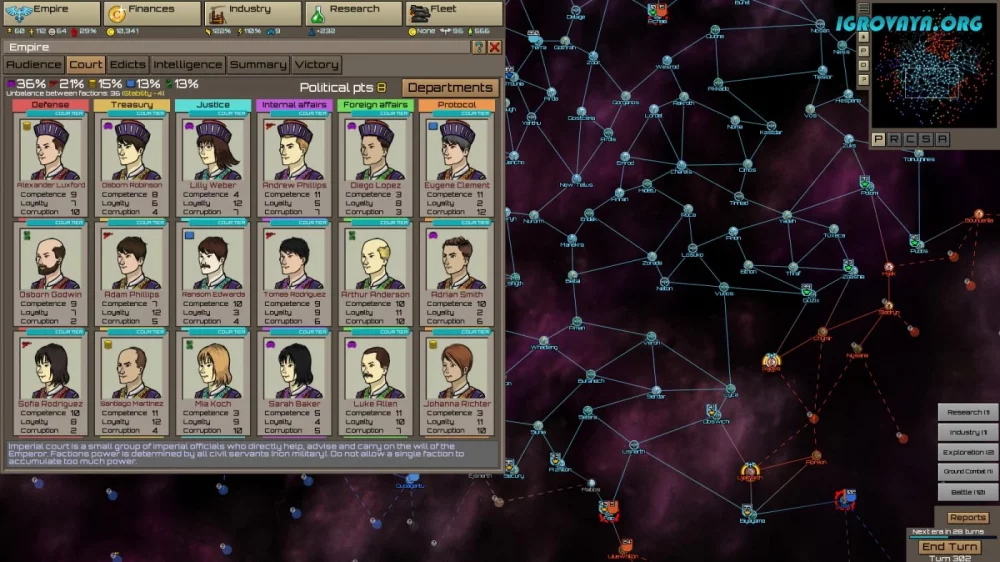Close the Empire window
This screenshot has height=562, width=1000.
494,47
